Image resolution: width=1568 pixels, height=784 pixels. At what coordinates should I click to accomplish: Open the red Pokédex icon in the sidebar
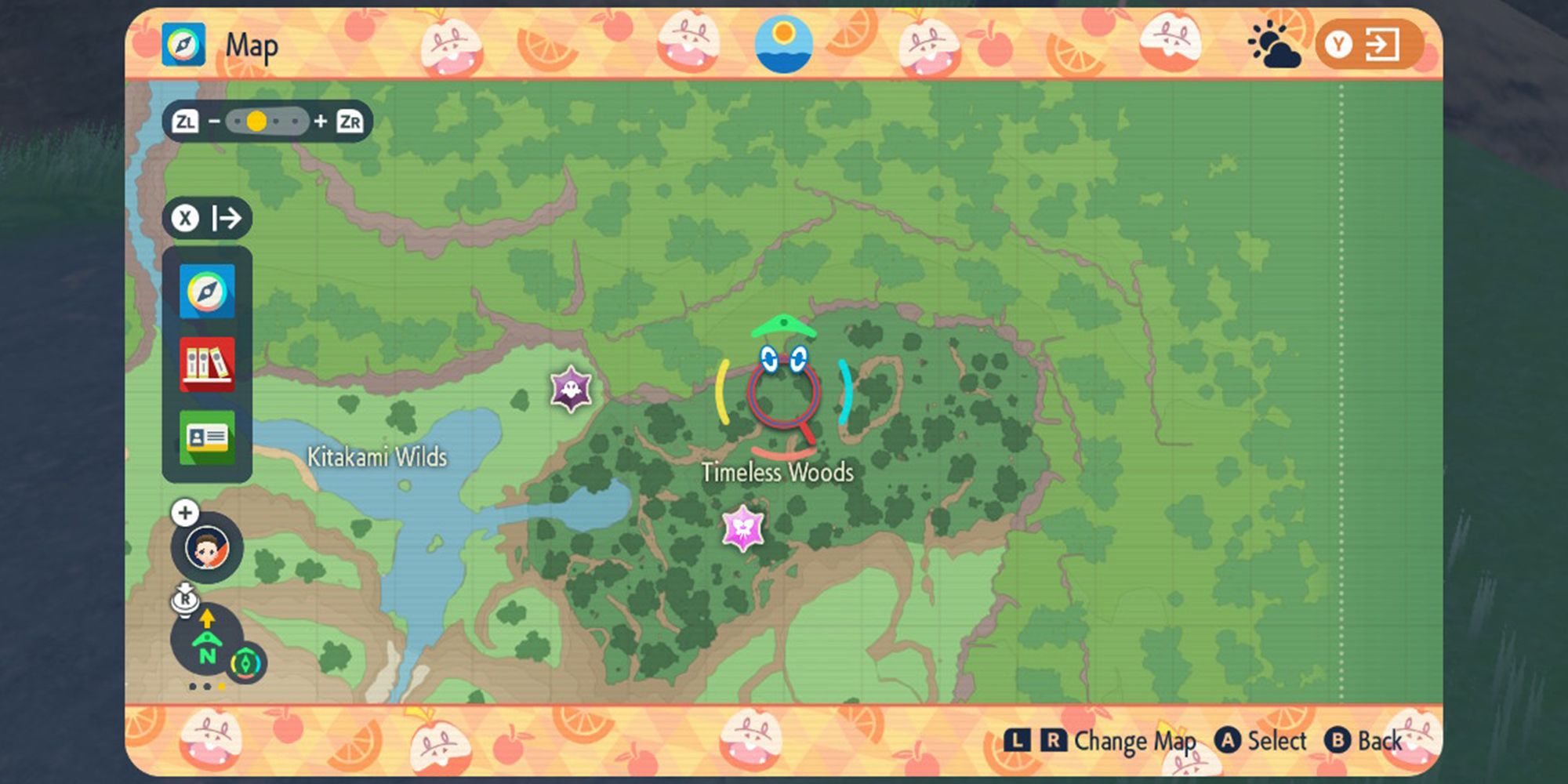pos(206,365)
